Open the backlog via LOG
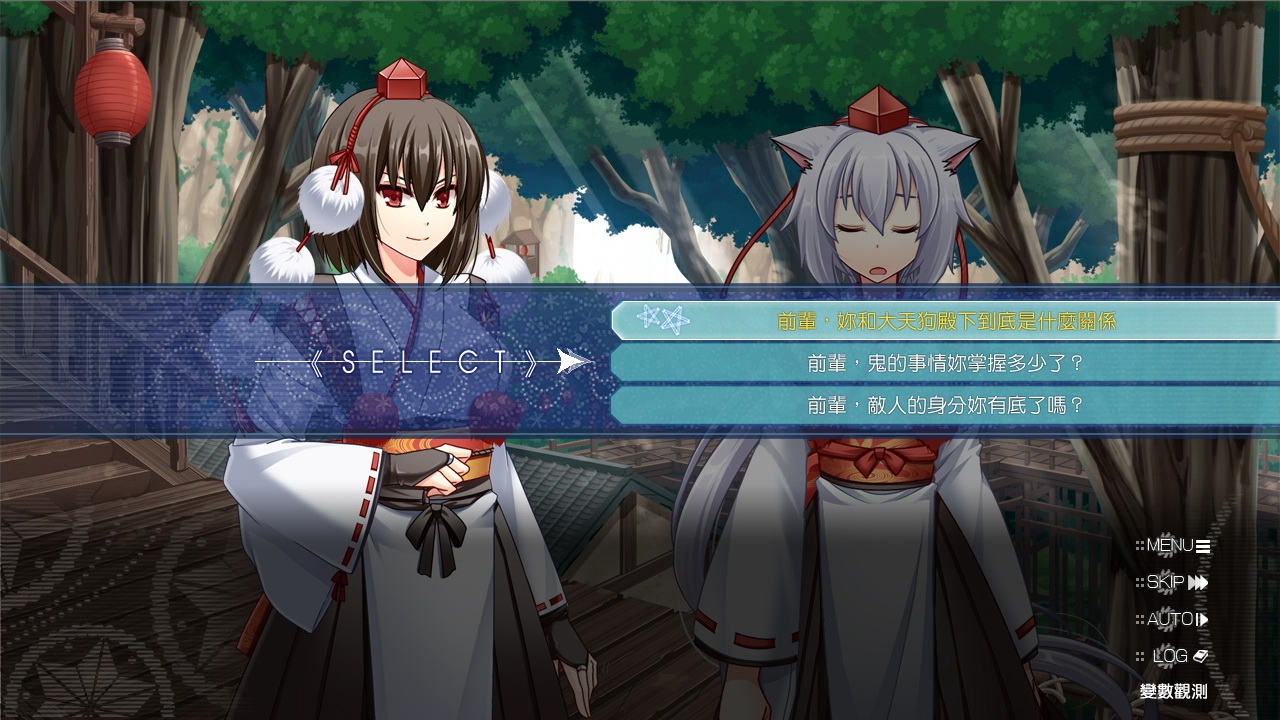 click(1170, 655)
